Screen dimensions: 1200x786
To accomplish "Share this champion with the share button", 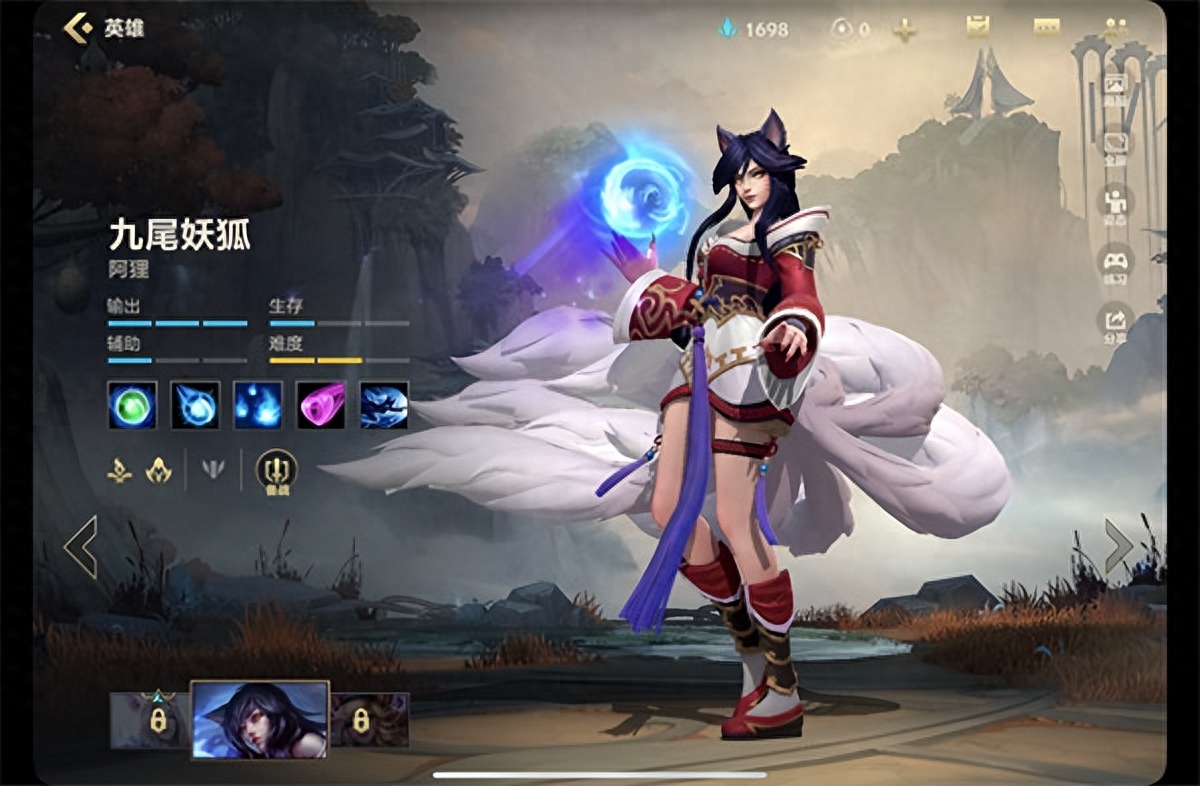I will [1114, 321].
